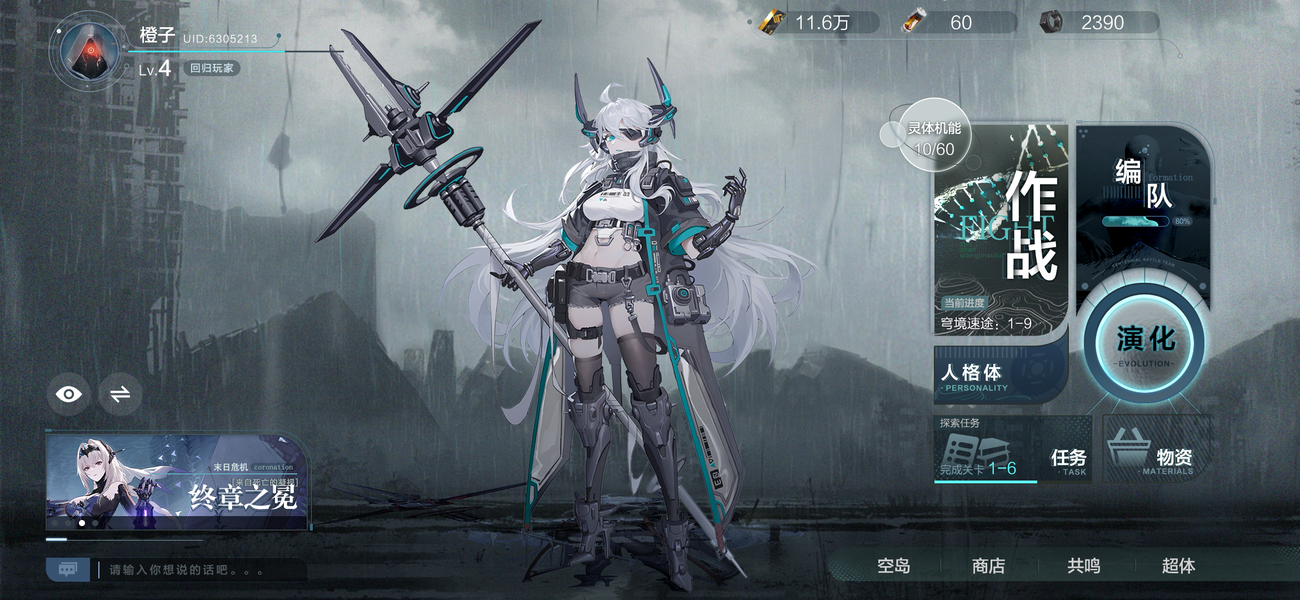Open the 超体 menu
The image size is (1300, 600).
1178,566
